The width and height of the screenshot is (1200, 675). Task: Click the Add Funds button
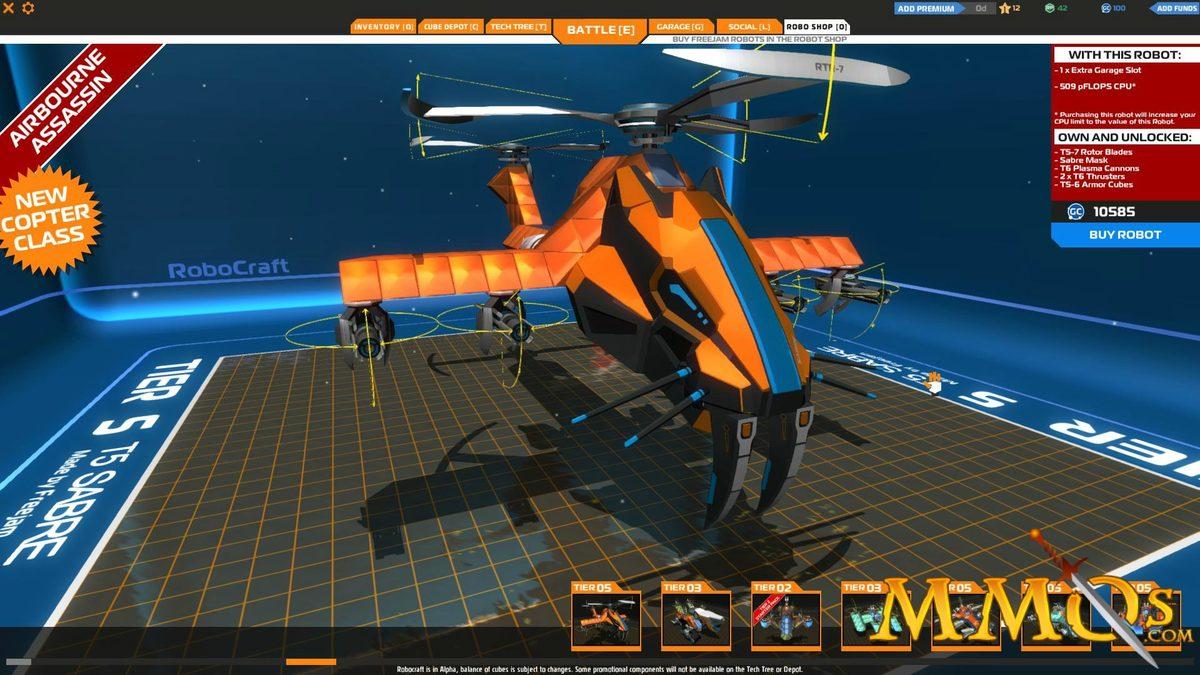1175,8
